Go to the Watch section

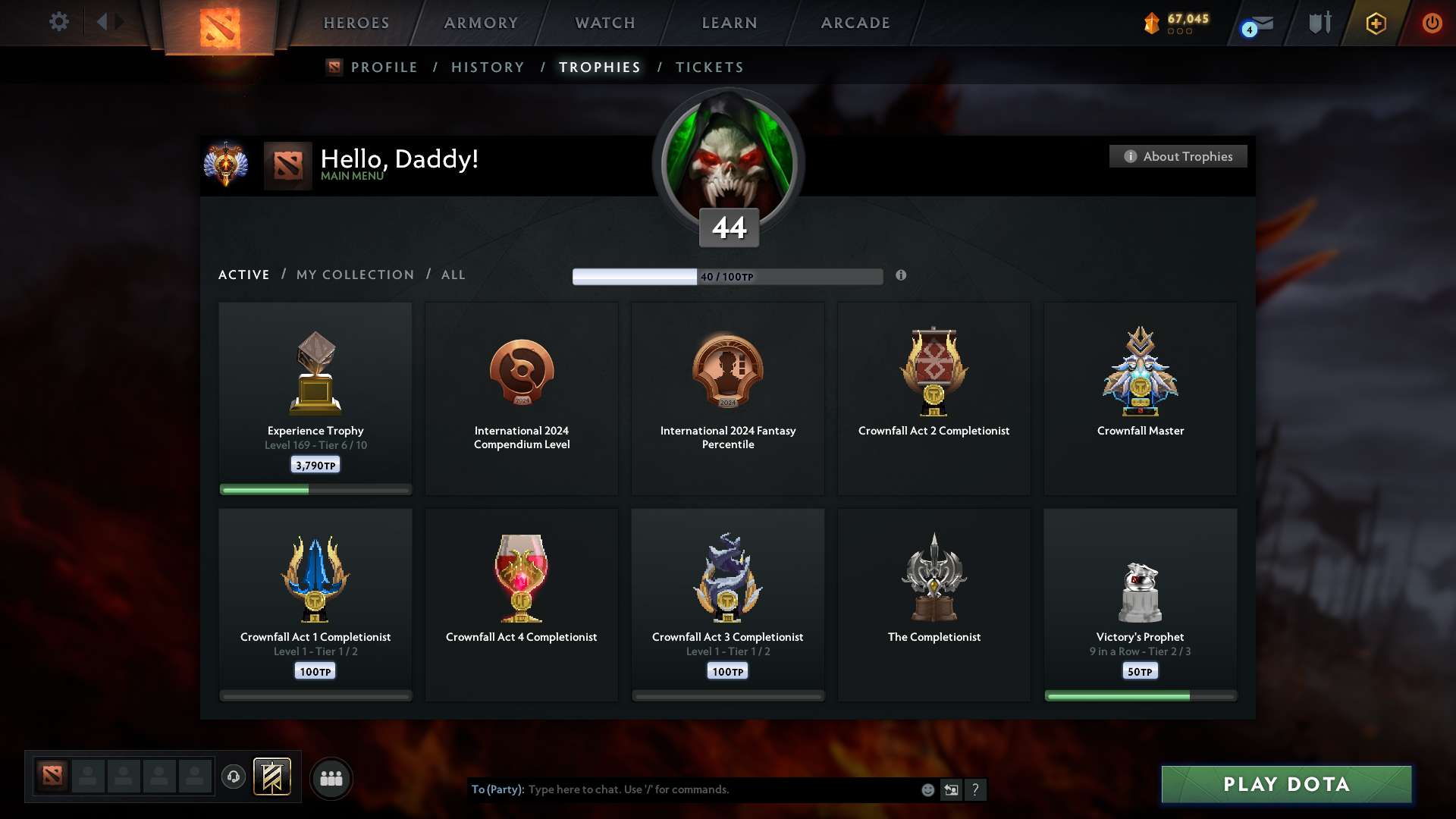605,23
